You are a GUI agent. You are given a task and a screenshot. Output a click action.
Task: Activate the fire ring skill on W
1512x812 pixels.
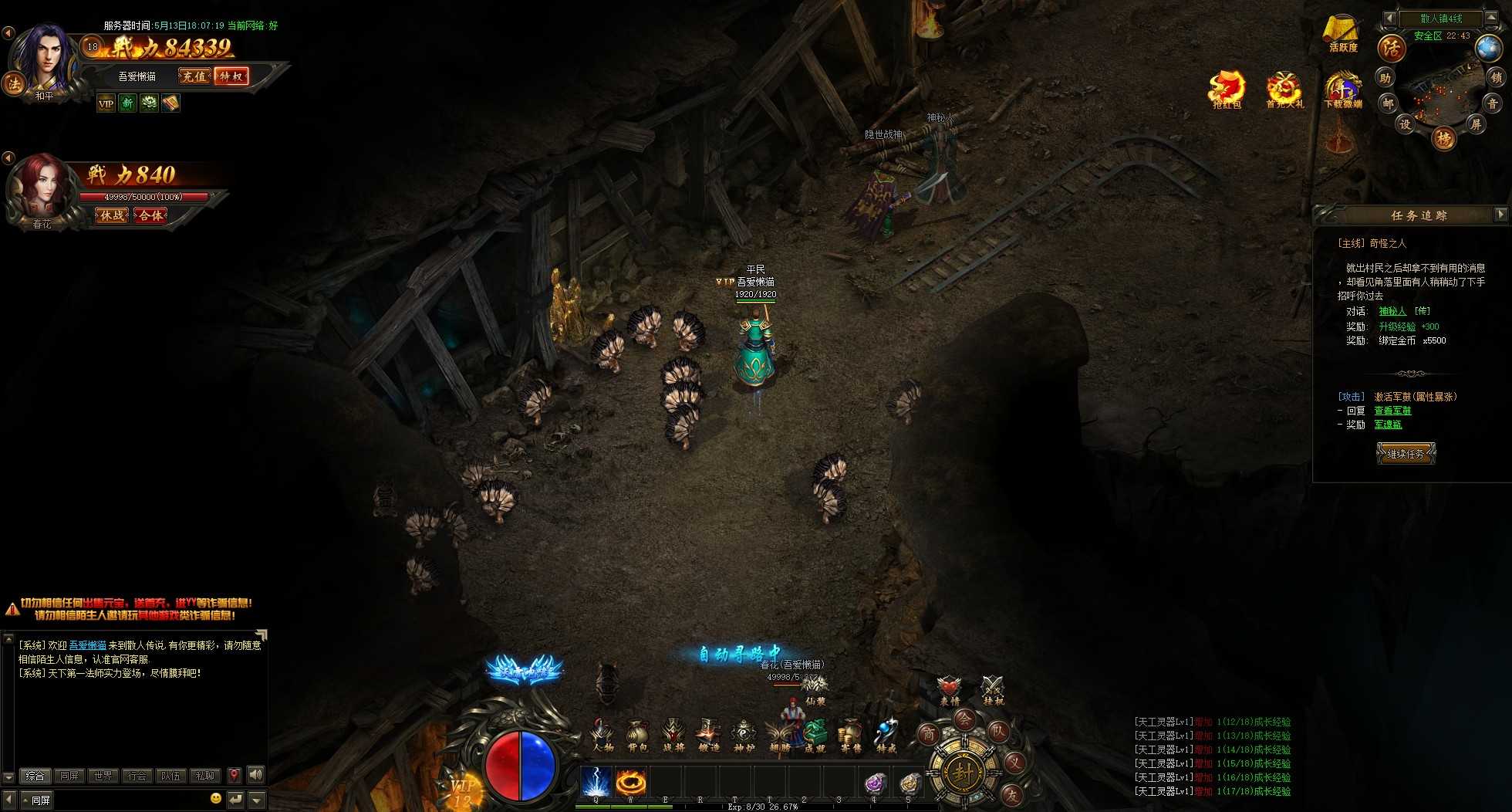tap(630, 782)
